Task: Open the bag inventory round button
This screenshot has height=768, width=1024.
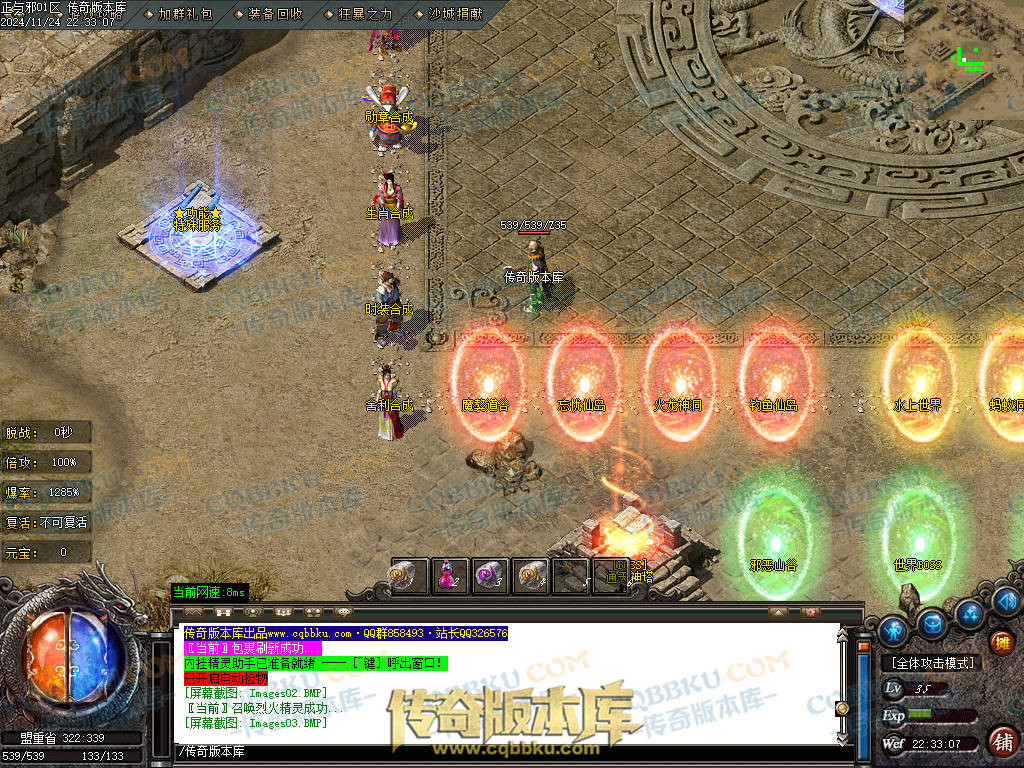Action: coord(932,623)
